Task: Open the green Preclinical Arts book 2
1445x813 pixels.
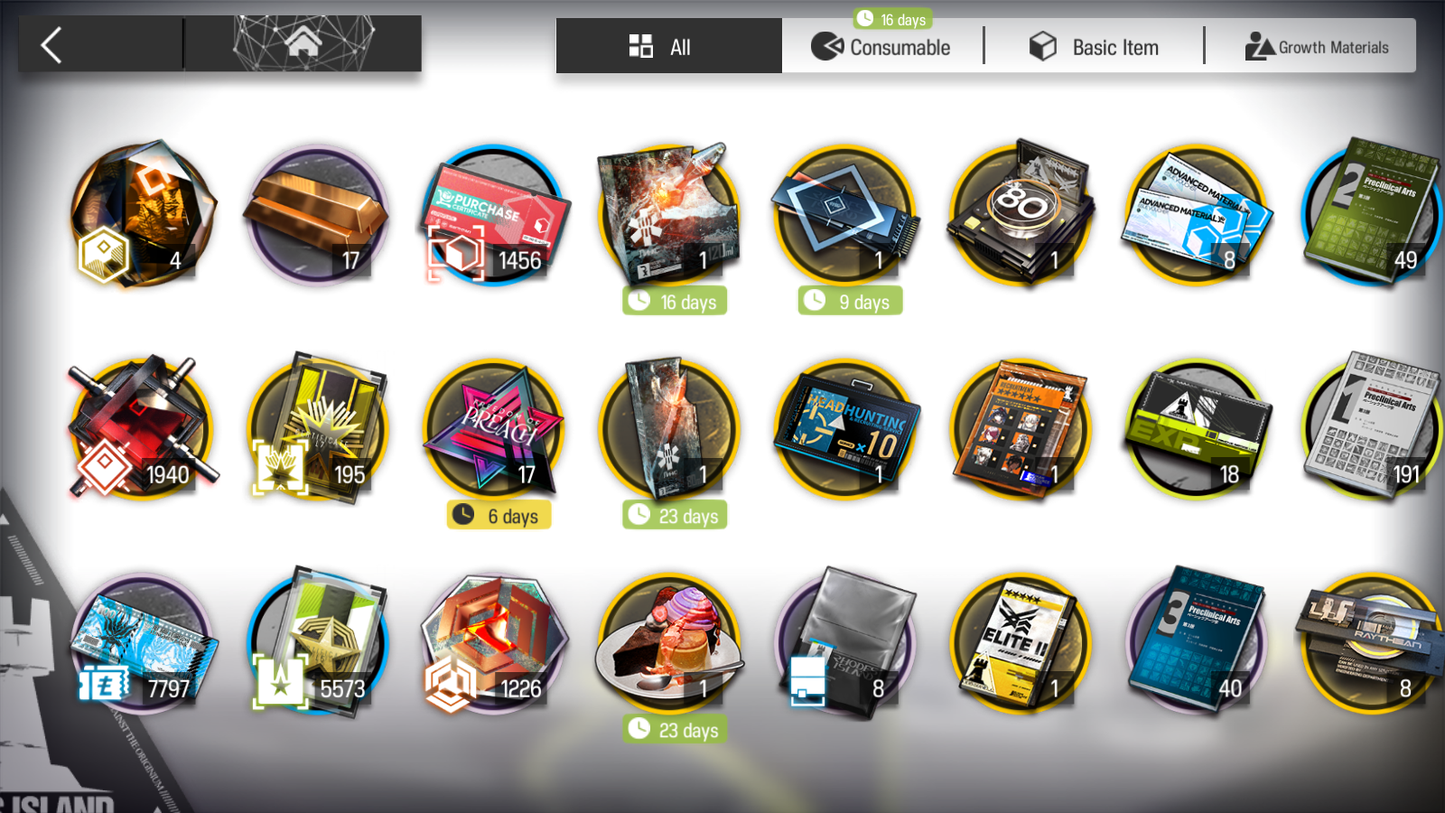Action: tap(1371, 213)
